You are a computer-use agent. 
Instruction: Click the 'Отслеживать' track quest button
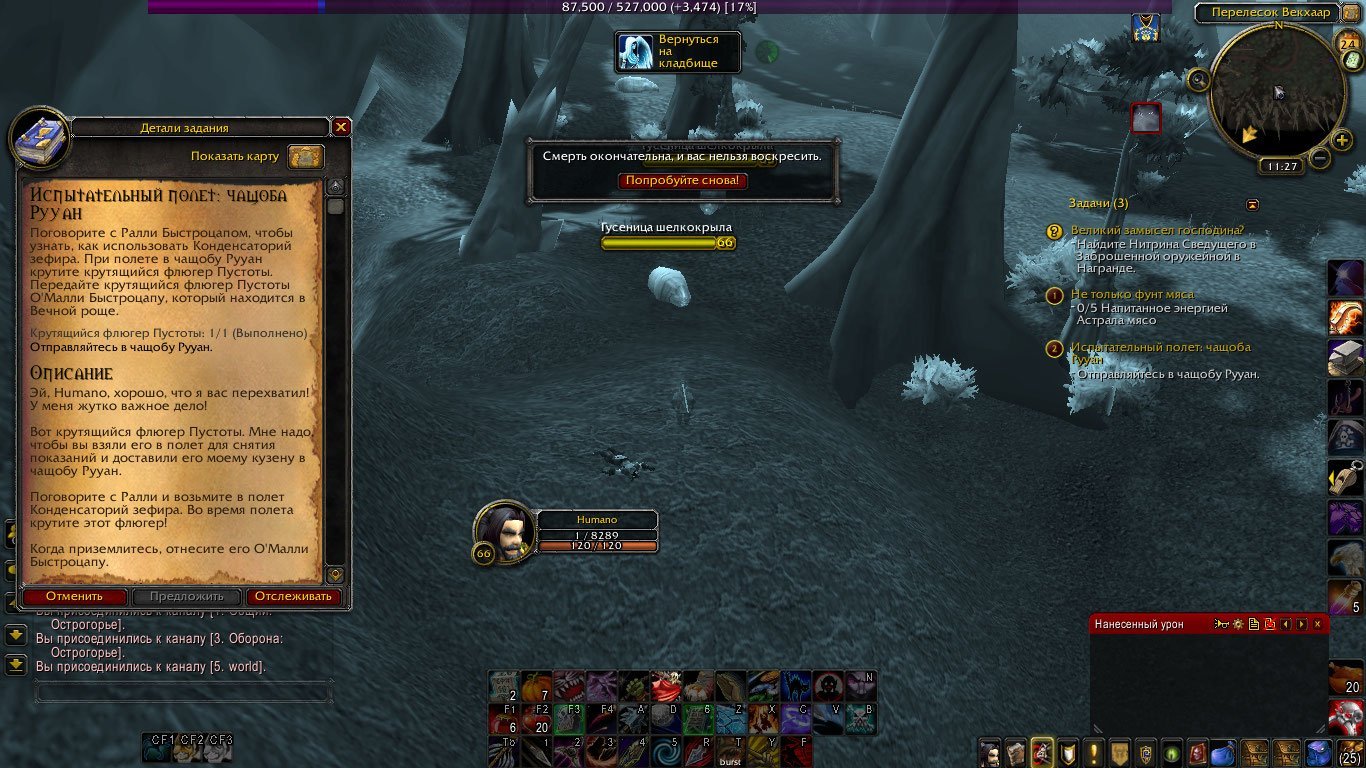click(x=292, y=597)
